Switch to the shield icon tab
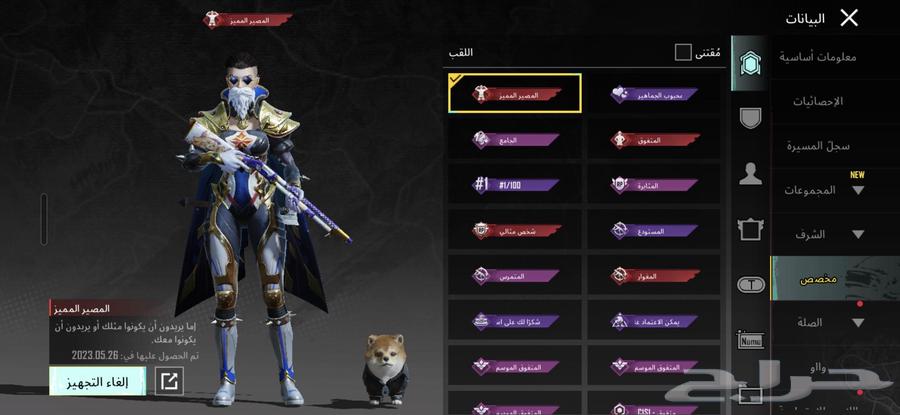Screen dimensions: 900x415 click(x=750, y=118)
